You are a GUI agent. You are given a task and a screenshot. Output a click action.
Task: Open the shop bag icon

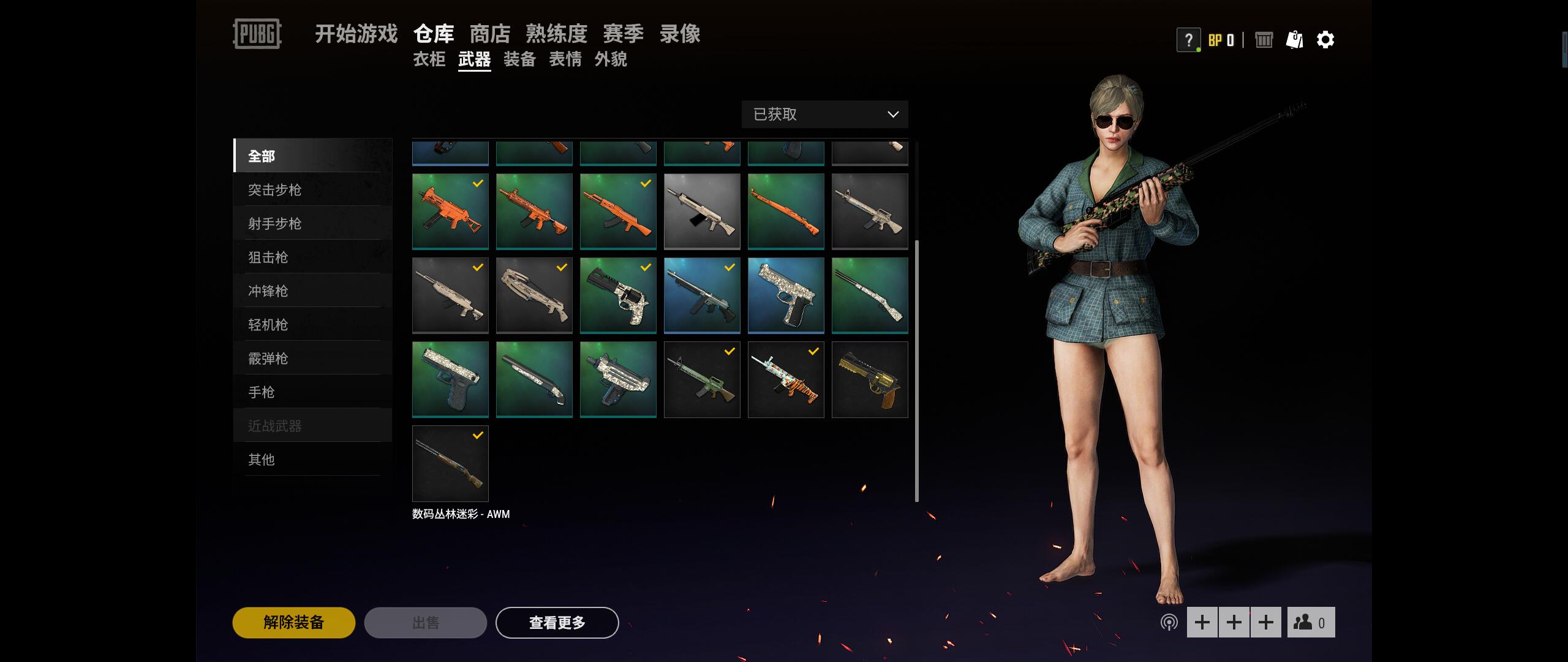coord(1294,40)
